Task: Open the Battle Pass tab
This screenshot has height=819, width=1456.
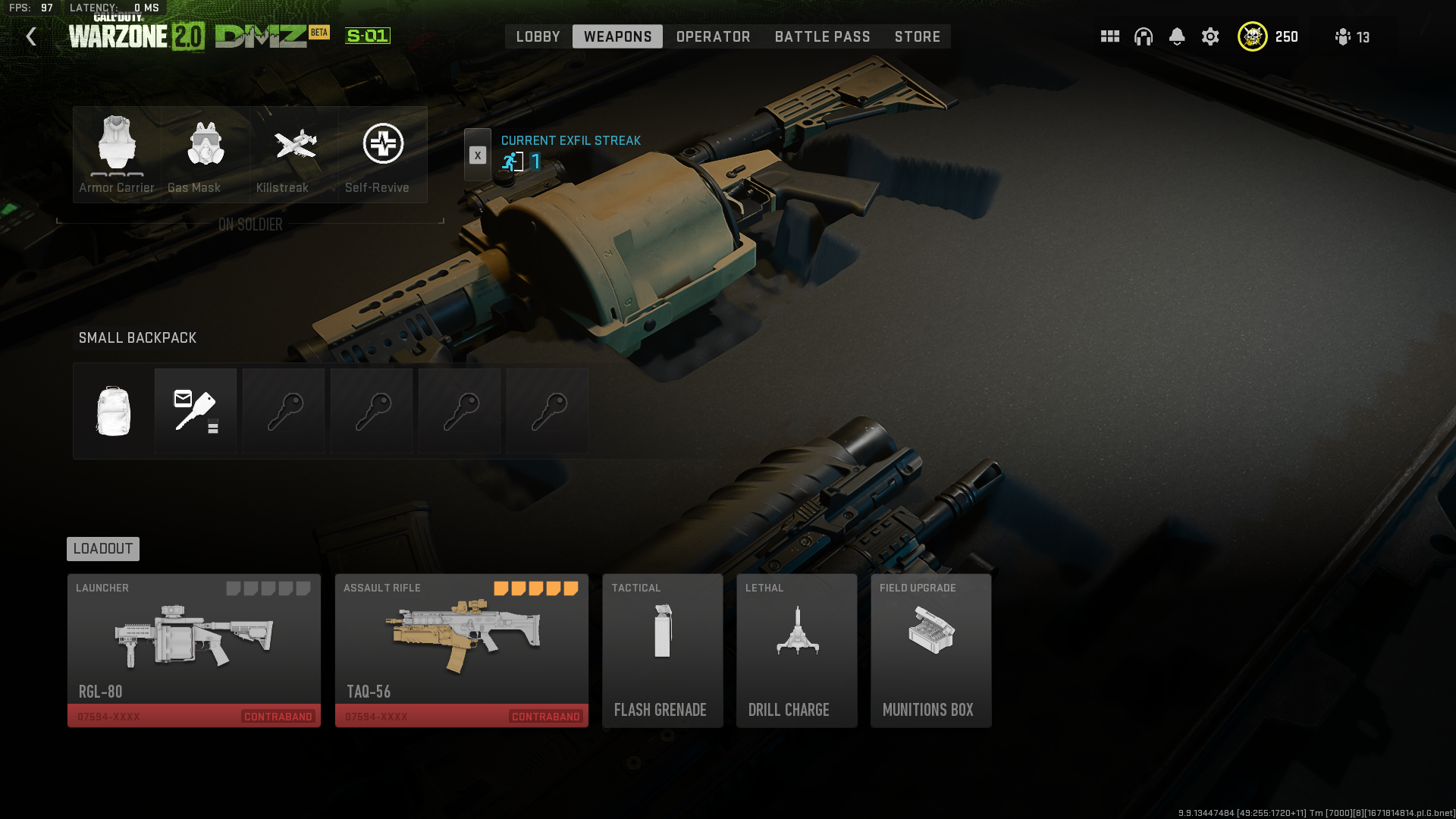Action: point(822,36)
